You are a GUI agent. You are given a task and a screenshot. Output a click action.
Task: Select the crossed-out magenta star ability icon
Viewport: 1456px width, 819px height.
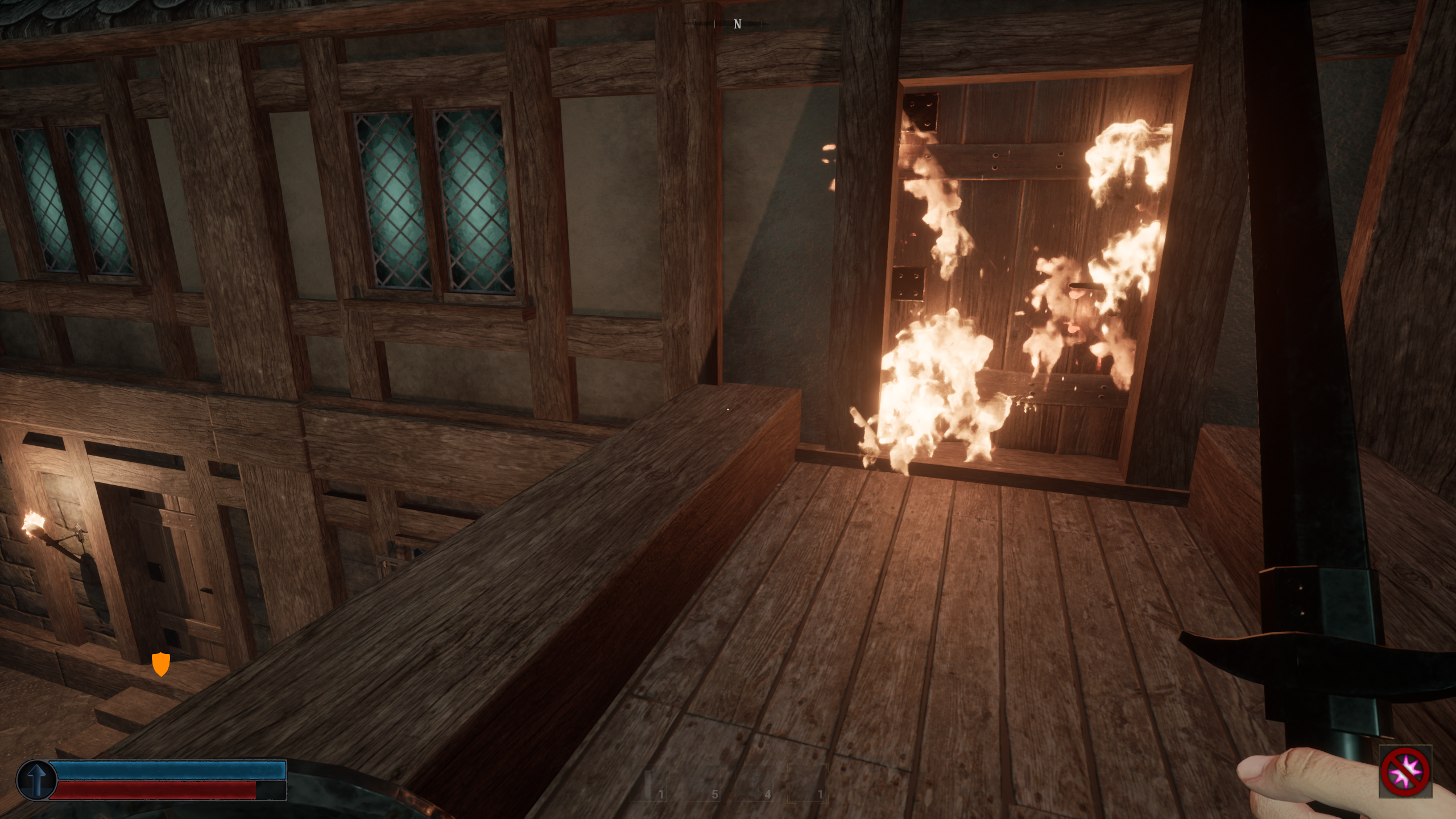tap(1405, 771)
